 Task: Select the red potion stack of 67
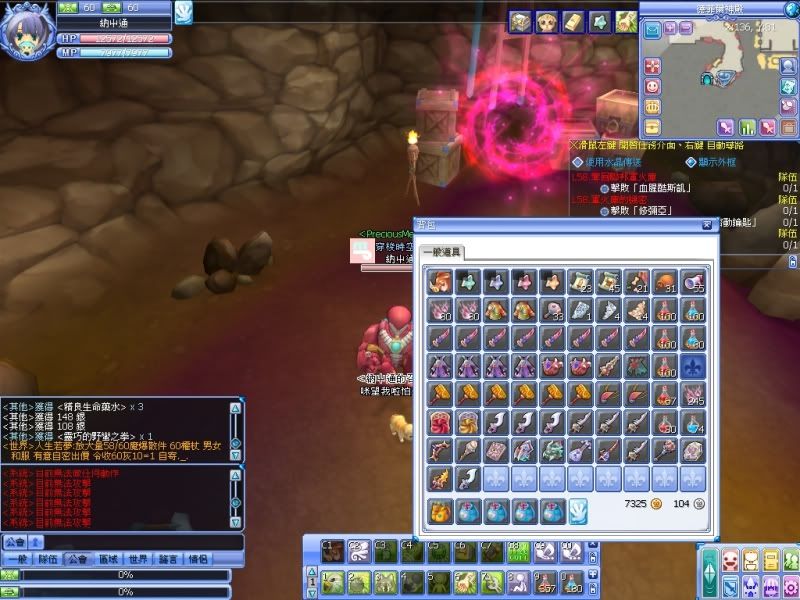coord(665,396)
